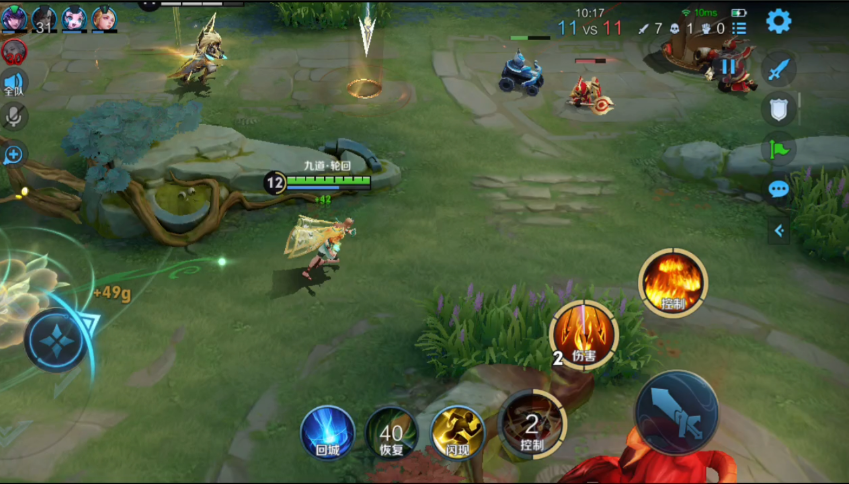Activate the 回城 recall ability

coord(327,431)
